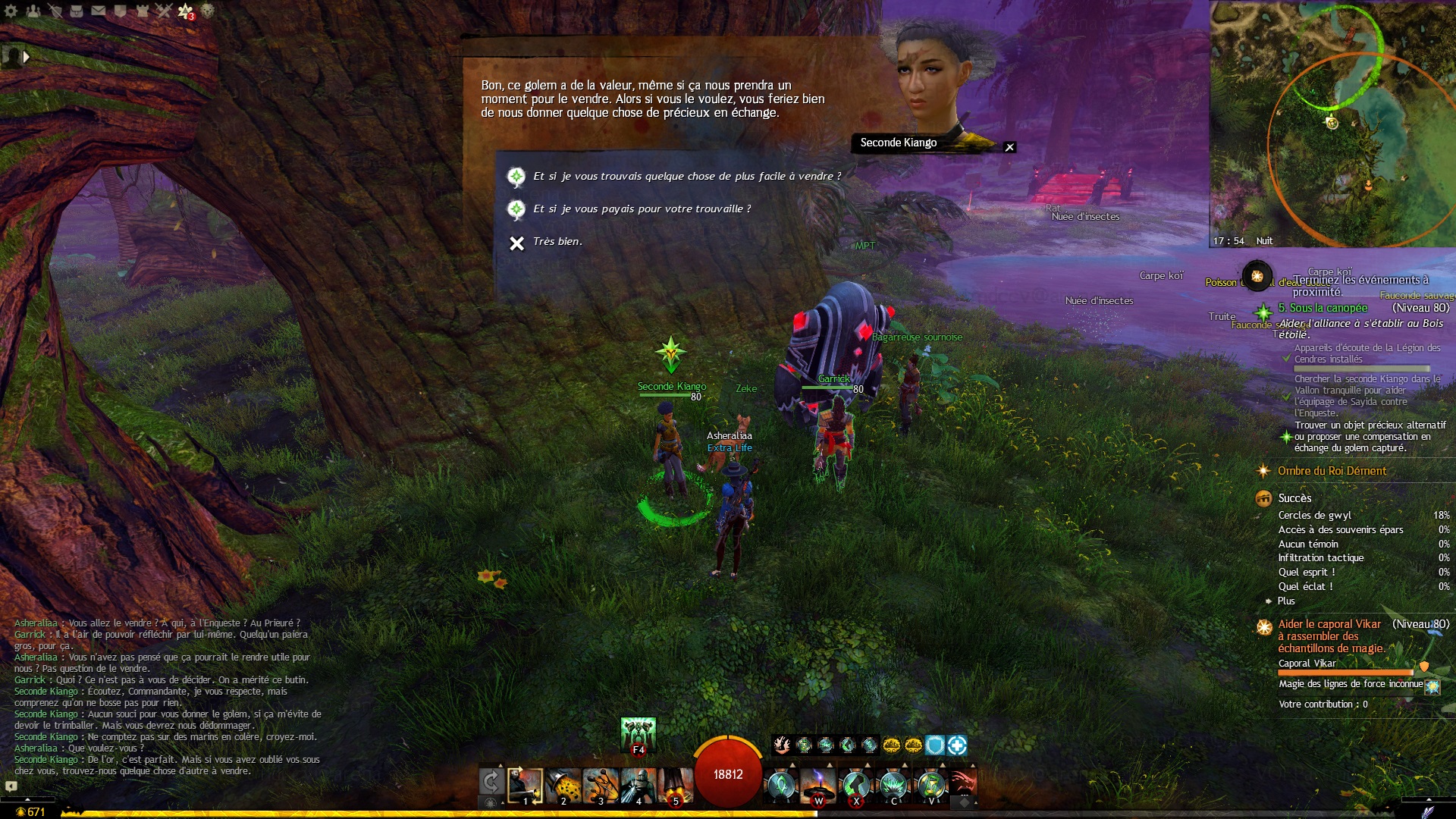Close the Seconde Kiango dialogue window

[x=1009, y=147]
